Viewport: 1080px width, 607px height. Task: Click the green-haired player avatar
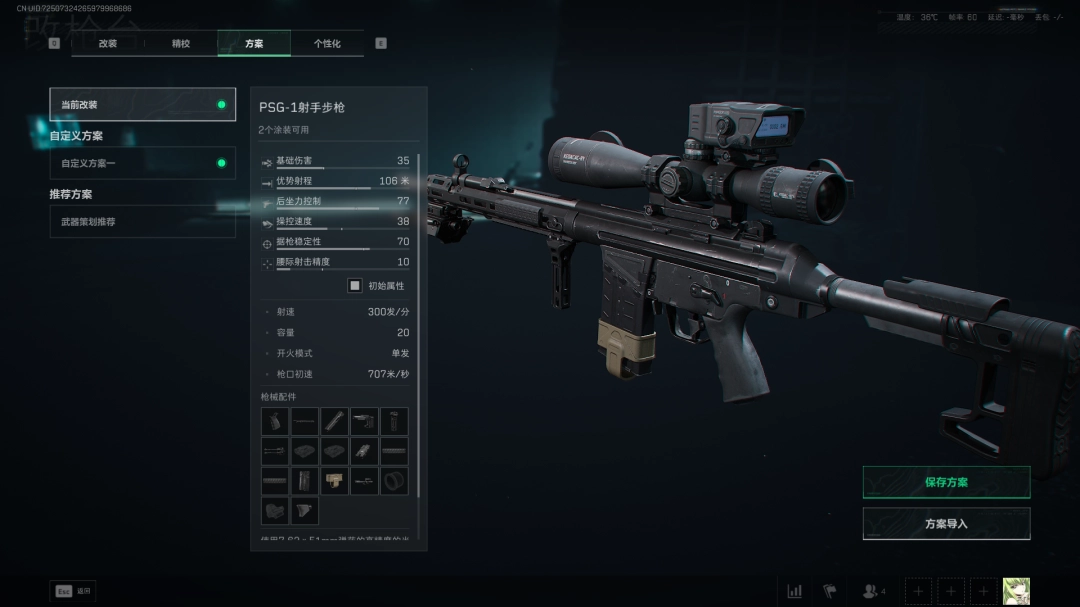tap(1016, 591)
